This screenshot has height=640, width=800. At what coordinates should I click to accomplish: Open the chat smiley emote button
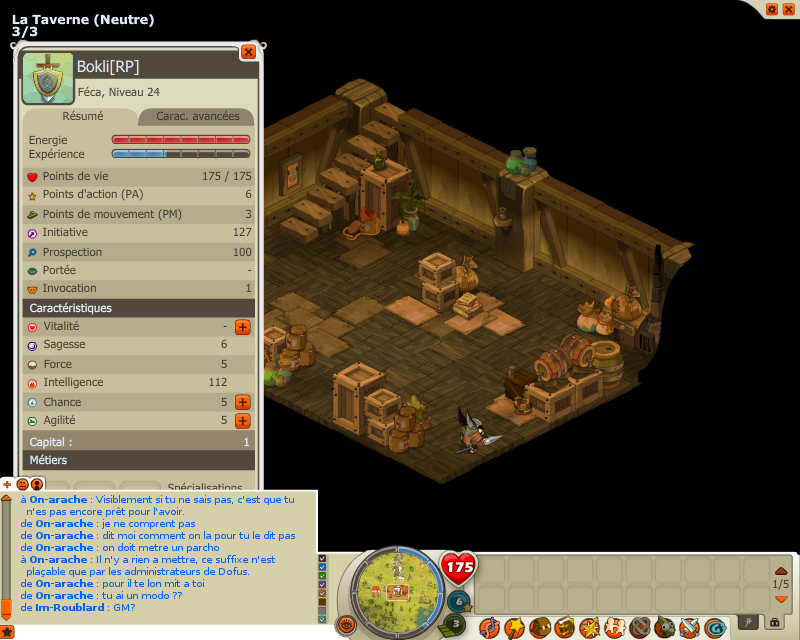22,484
